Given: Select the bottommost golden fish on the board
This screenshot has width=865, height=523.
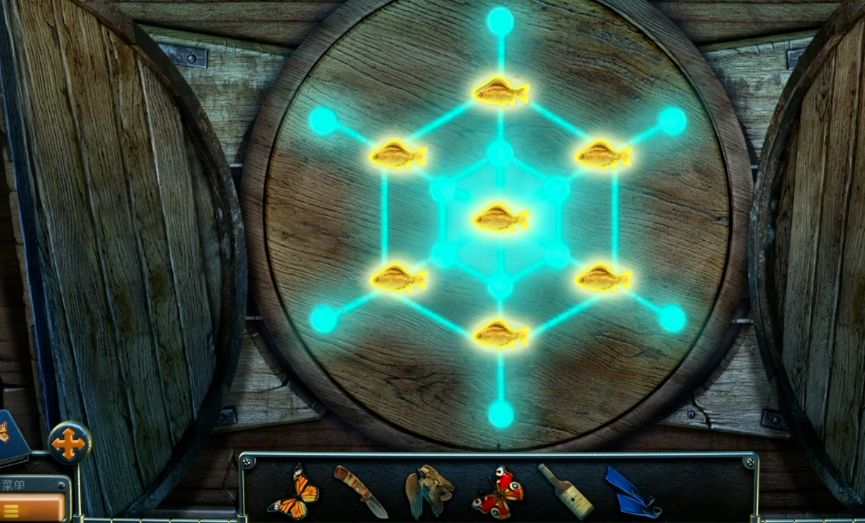Looking at the screenshot, I should pos(501,334).
